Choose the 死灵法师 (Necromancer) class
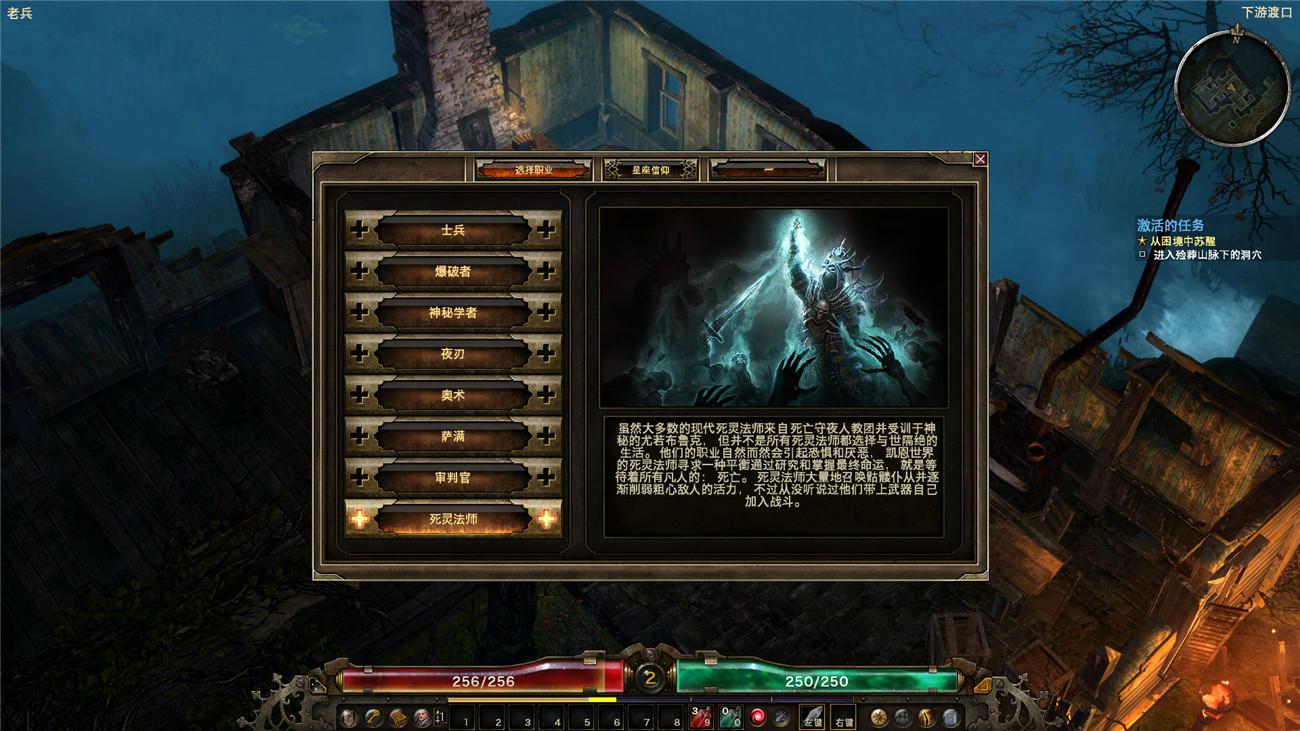The width and height of the screenshot is (1300, 731). [x=453, y=519]
